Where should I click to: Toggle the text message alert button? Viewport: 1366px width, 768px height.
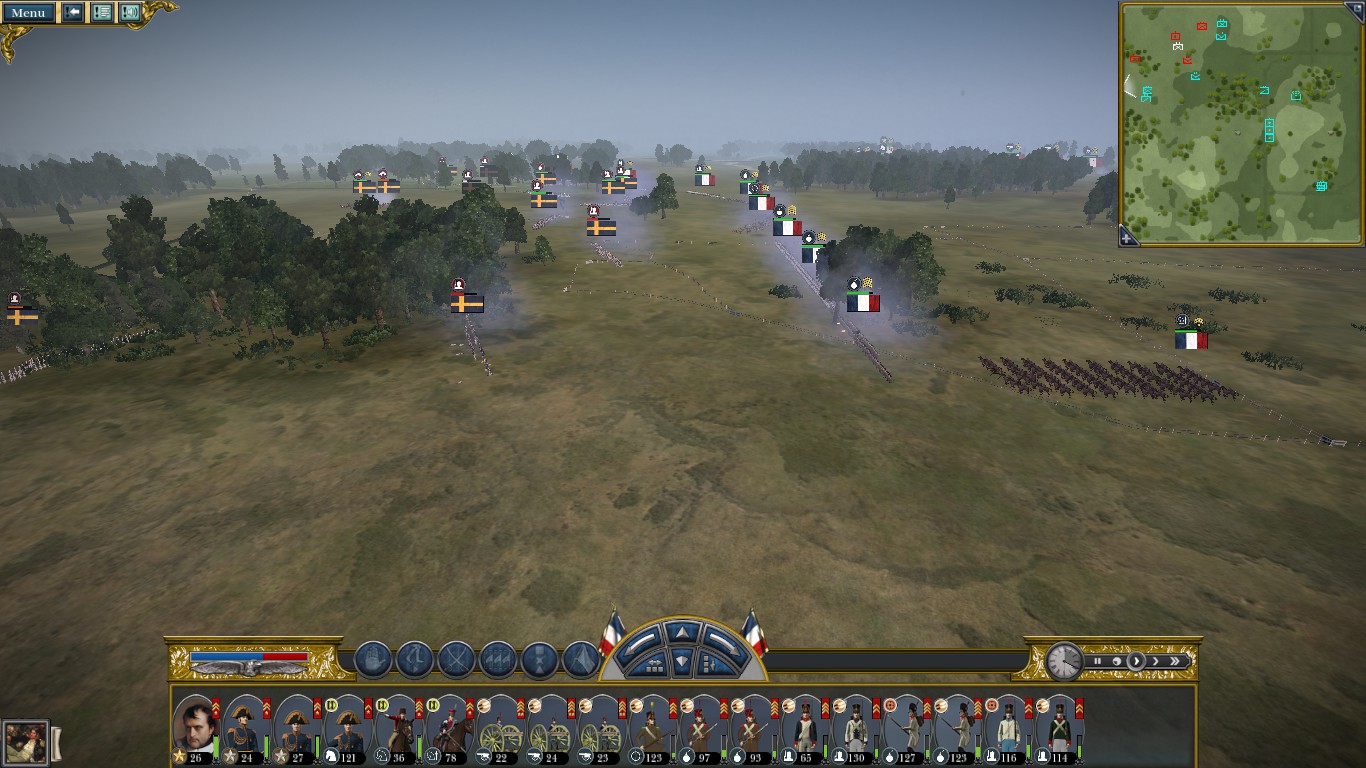coord(102,13)
